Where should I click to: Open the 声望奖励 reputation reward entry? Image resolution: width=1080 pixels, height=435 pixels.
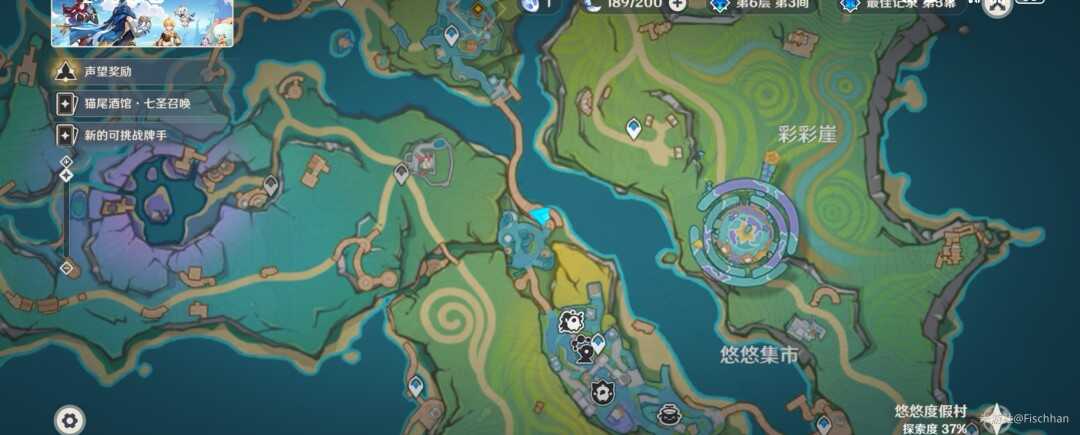(108, 72)
